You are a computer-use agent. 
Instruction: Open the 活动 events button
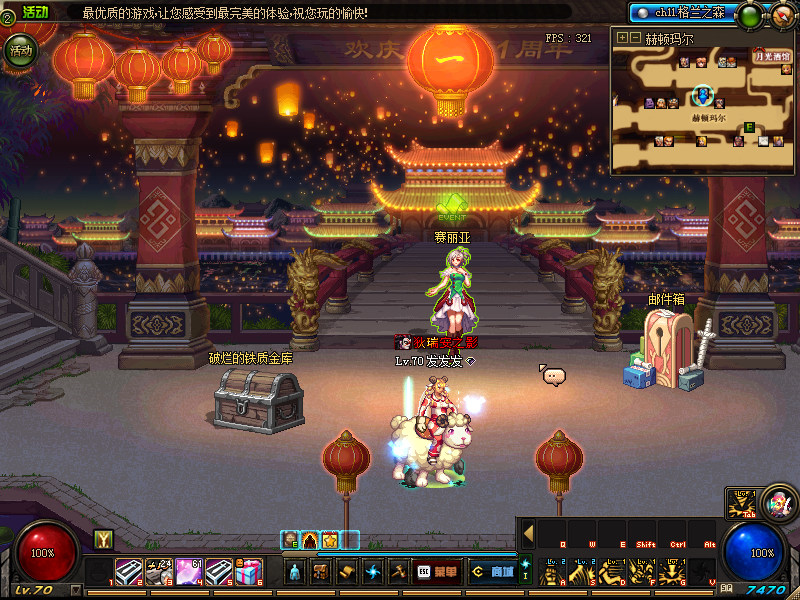(20, 50)
